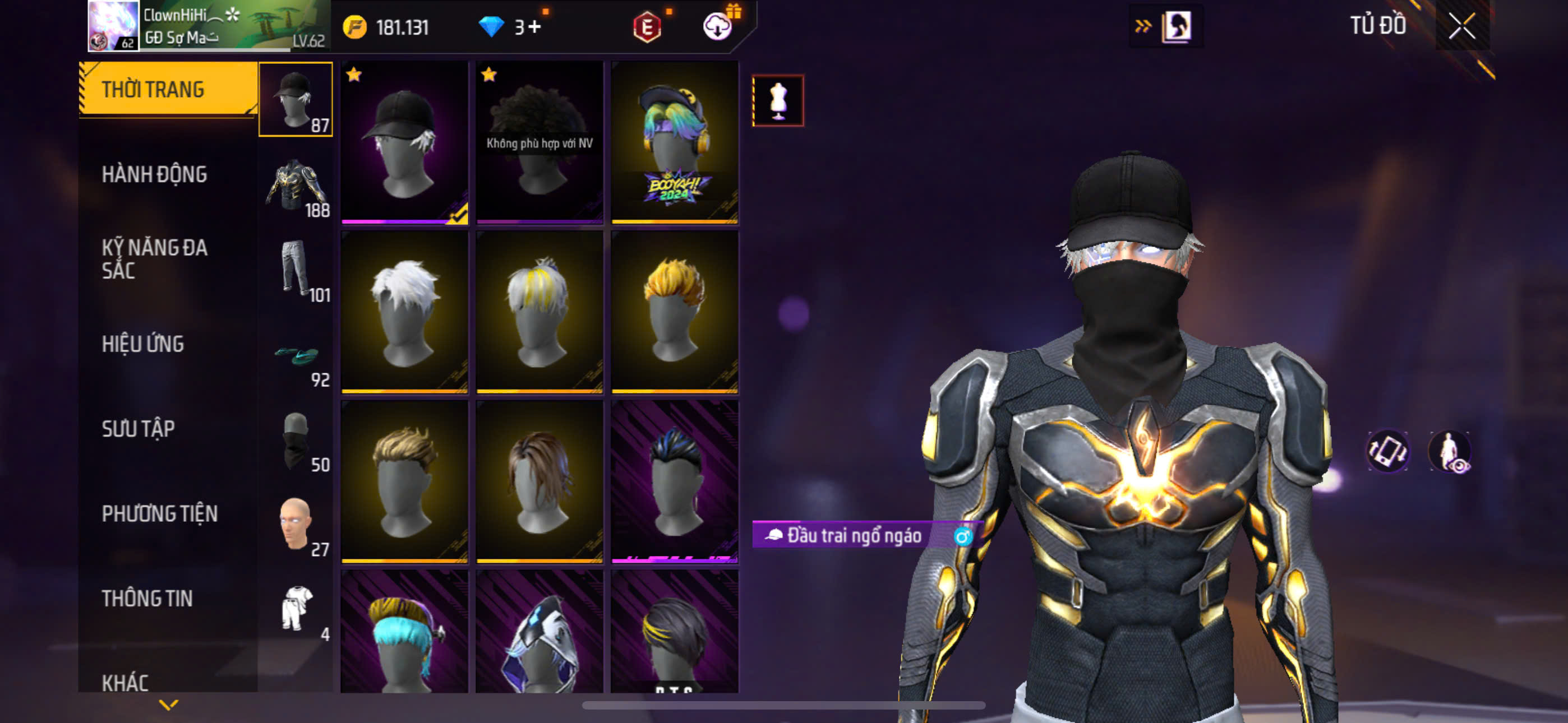Choose the golden orange hair item

pyautogui.click(x=675, y=312)
